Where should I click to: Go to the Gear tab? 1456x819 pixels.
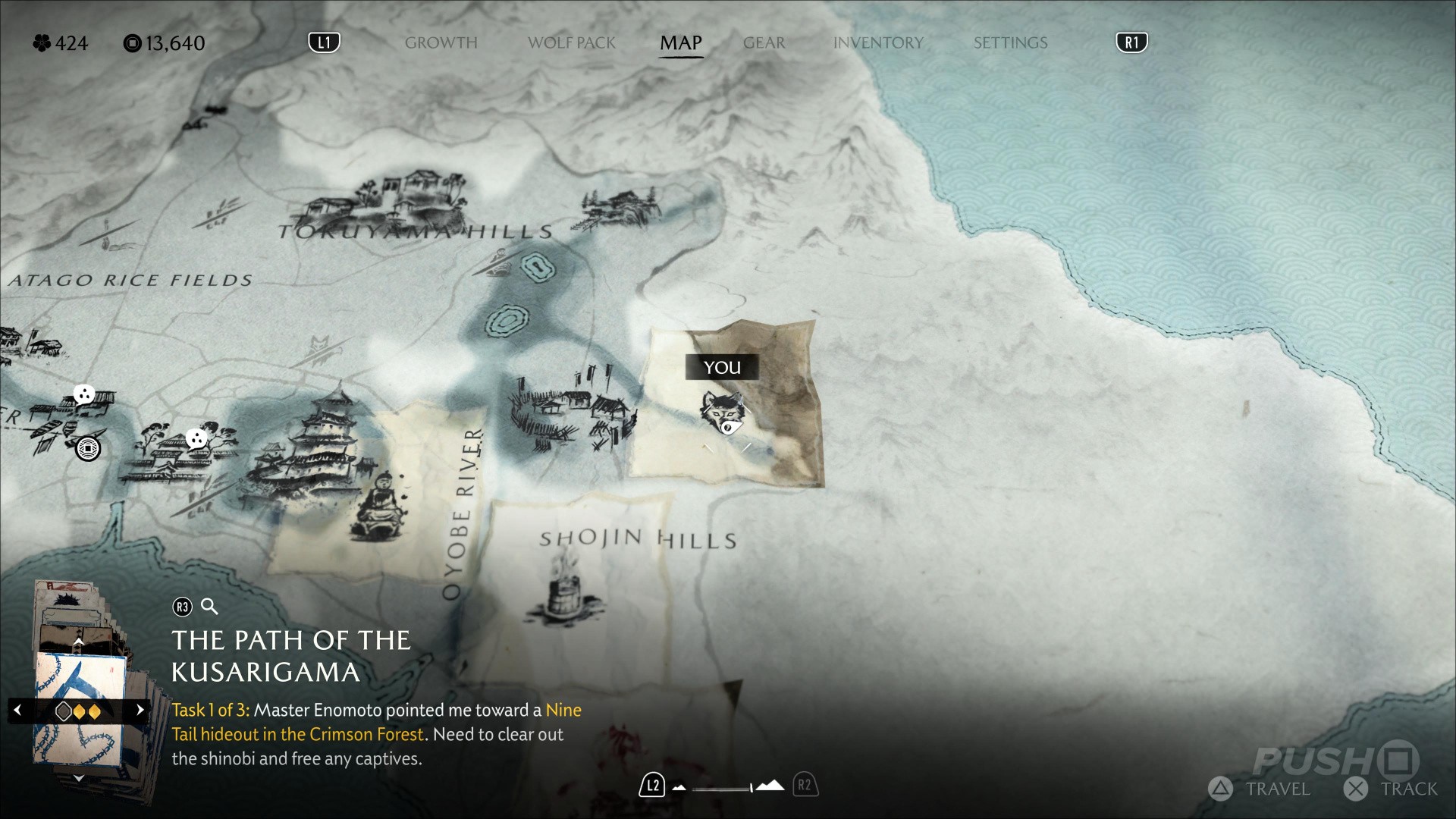point(764,42)
